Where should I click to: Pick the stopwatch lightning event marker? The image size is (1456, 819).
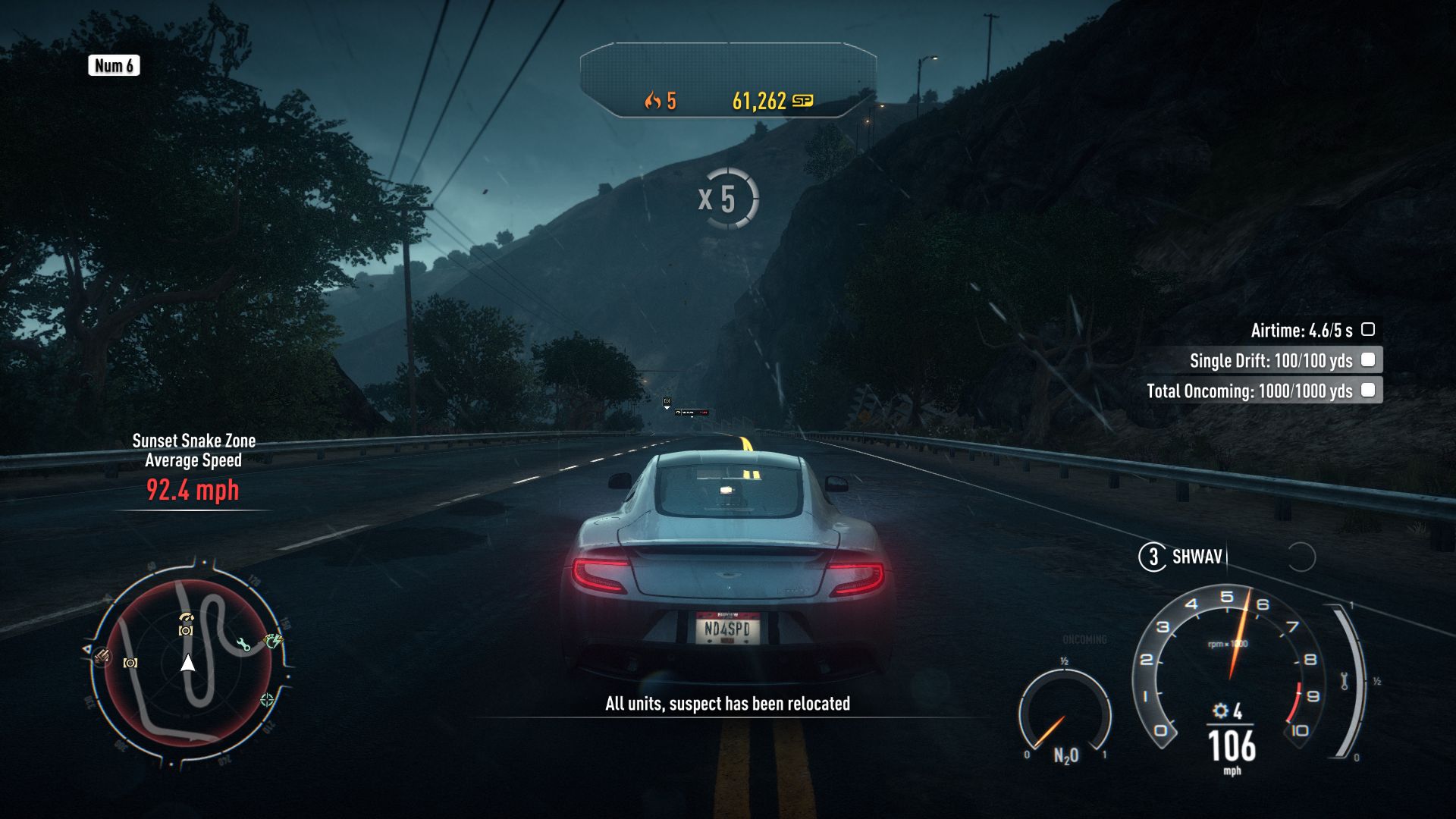tap(272, 642)
